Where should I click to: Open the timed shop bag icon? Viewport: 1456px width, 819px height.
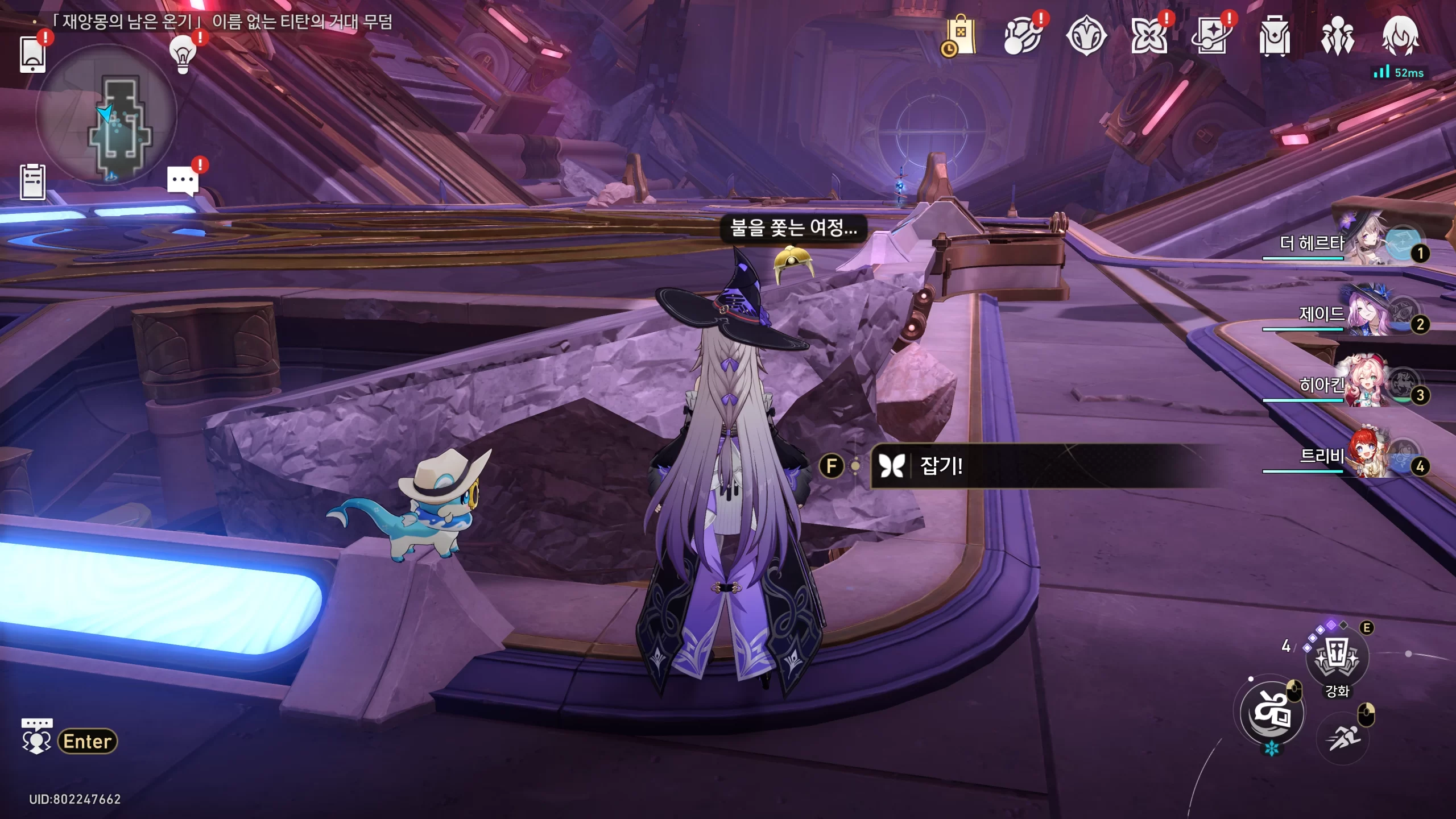click(x=961, y=36)
